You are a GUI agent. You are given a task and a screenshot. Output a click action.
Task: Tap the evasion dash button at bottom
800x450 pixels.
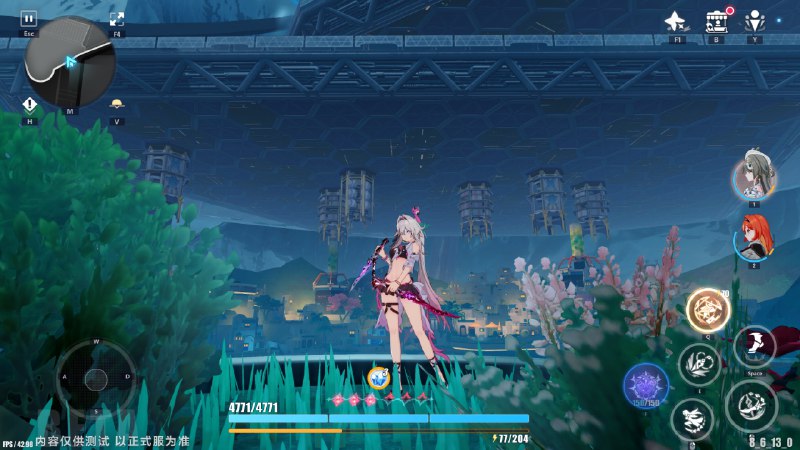coord(692,419)
